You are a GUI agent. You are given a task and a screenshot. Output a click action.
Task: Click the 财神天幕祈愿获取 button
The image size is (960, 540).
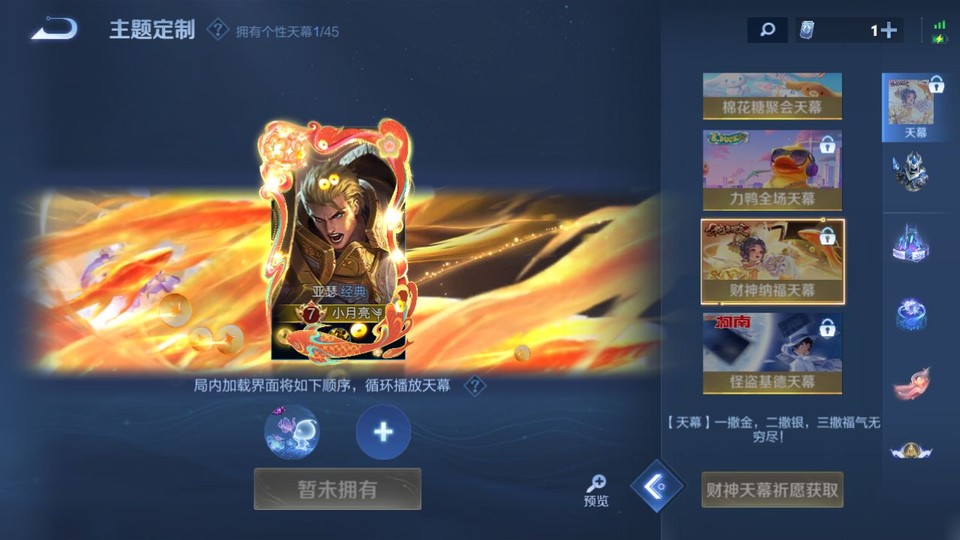pos(772,490)
